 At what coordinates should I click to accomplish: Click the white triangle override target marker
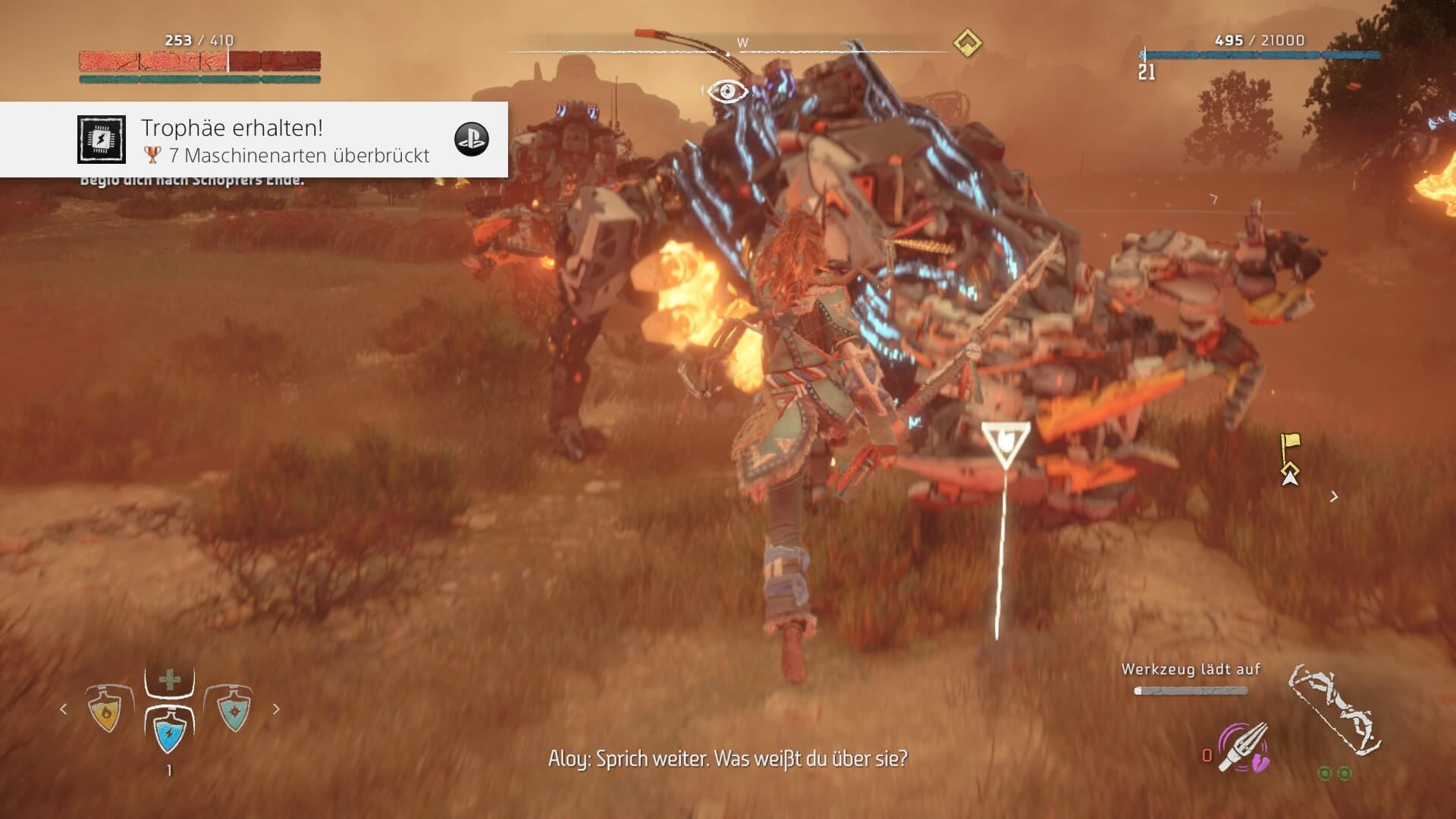click(x=1006, y=444)
